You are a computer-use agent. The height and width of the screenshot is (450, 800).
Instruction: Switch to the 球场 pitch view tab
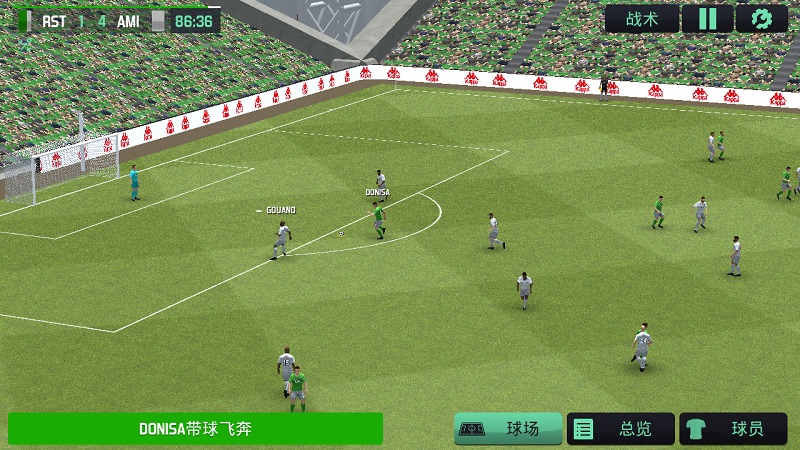pos(507,429)
